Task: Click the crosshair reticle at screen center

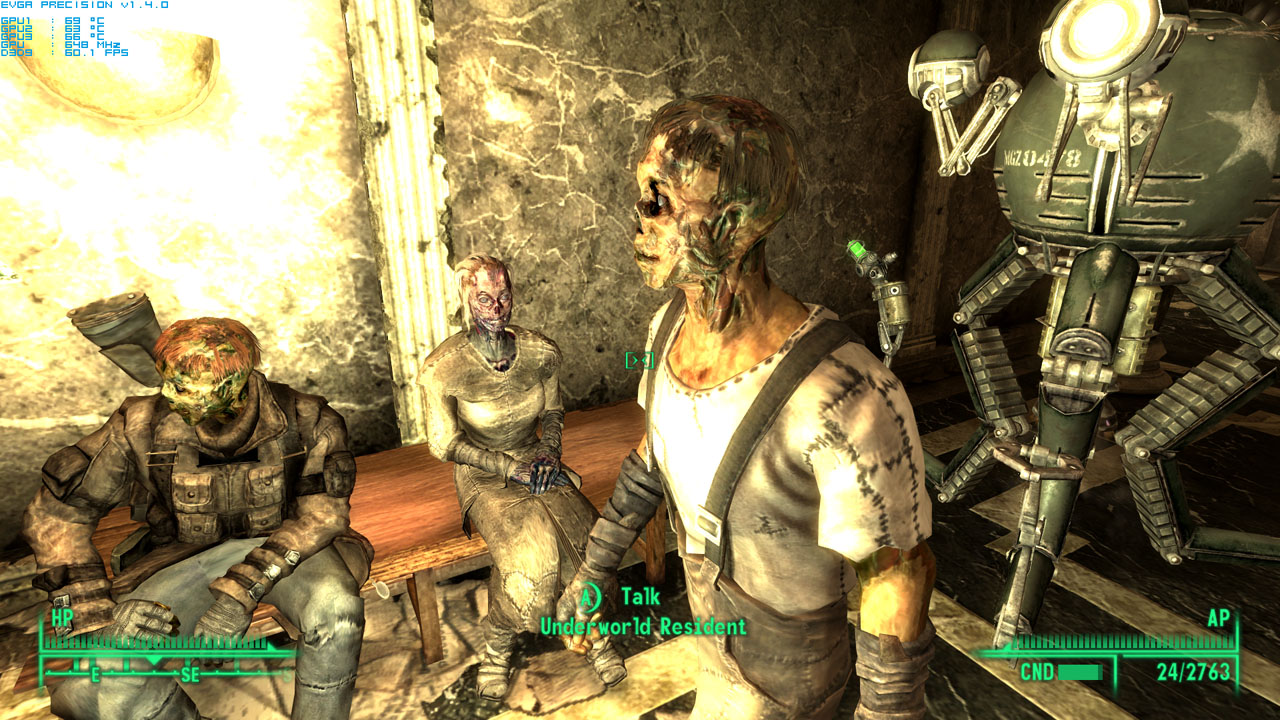Action: pyautogui.click(x=640, y=360)
